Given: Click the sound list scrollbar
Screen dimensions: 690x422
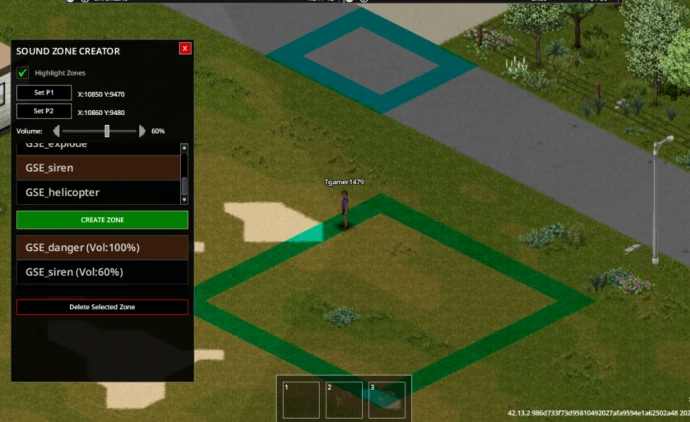Looking at the screenshot, I should (184, 172).
